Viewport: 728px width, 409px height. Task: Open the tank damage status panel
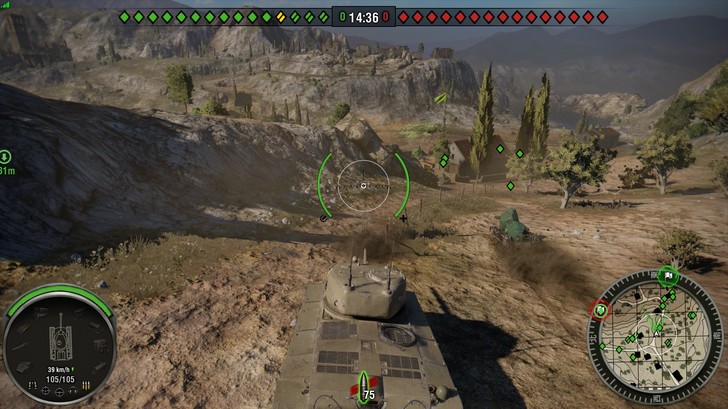60,343
